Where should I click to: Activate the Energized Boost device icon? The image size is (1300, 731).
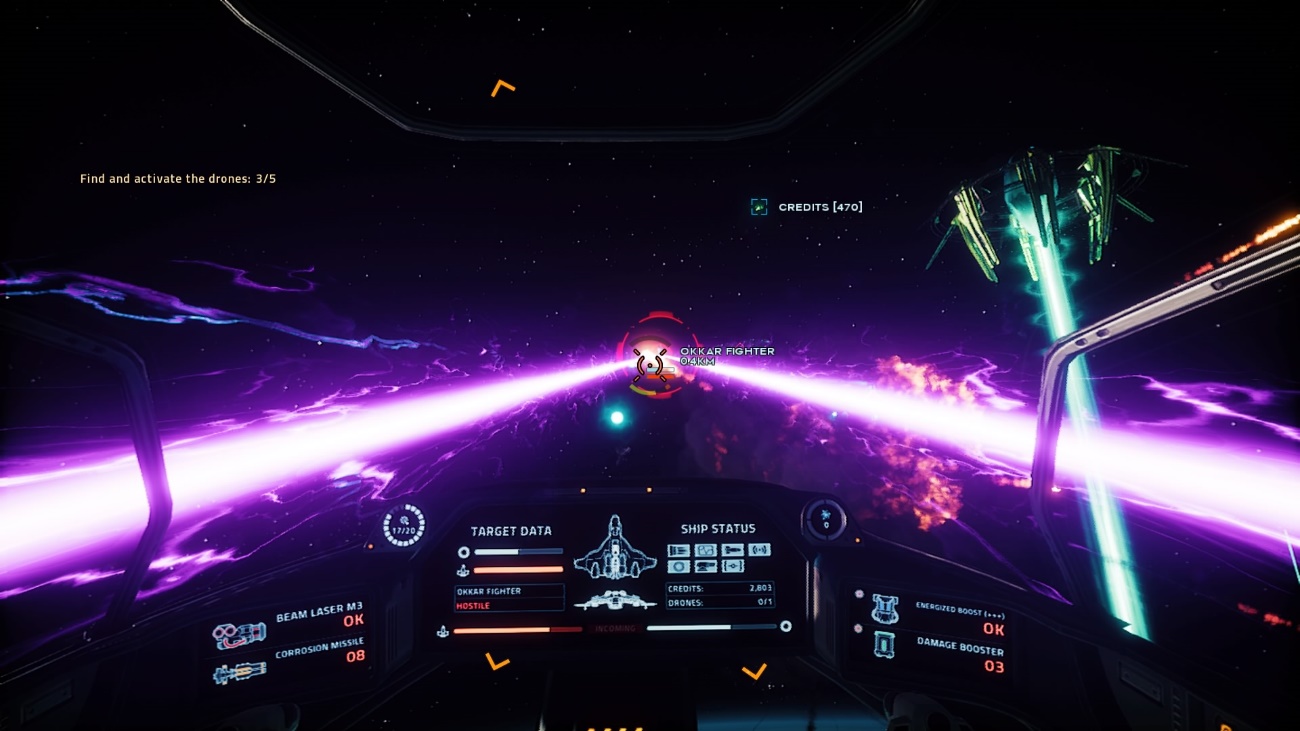[885, 607]
